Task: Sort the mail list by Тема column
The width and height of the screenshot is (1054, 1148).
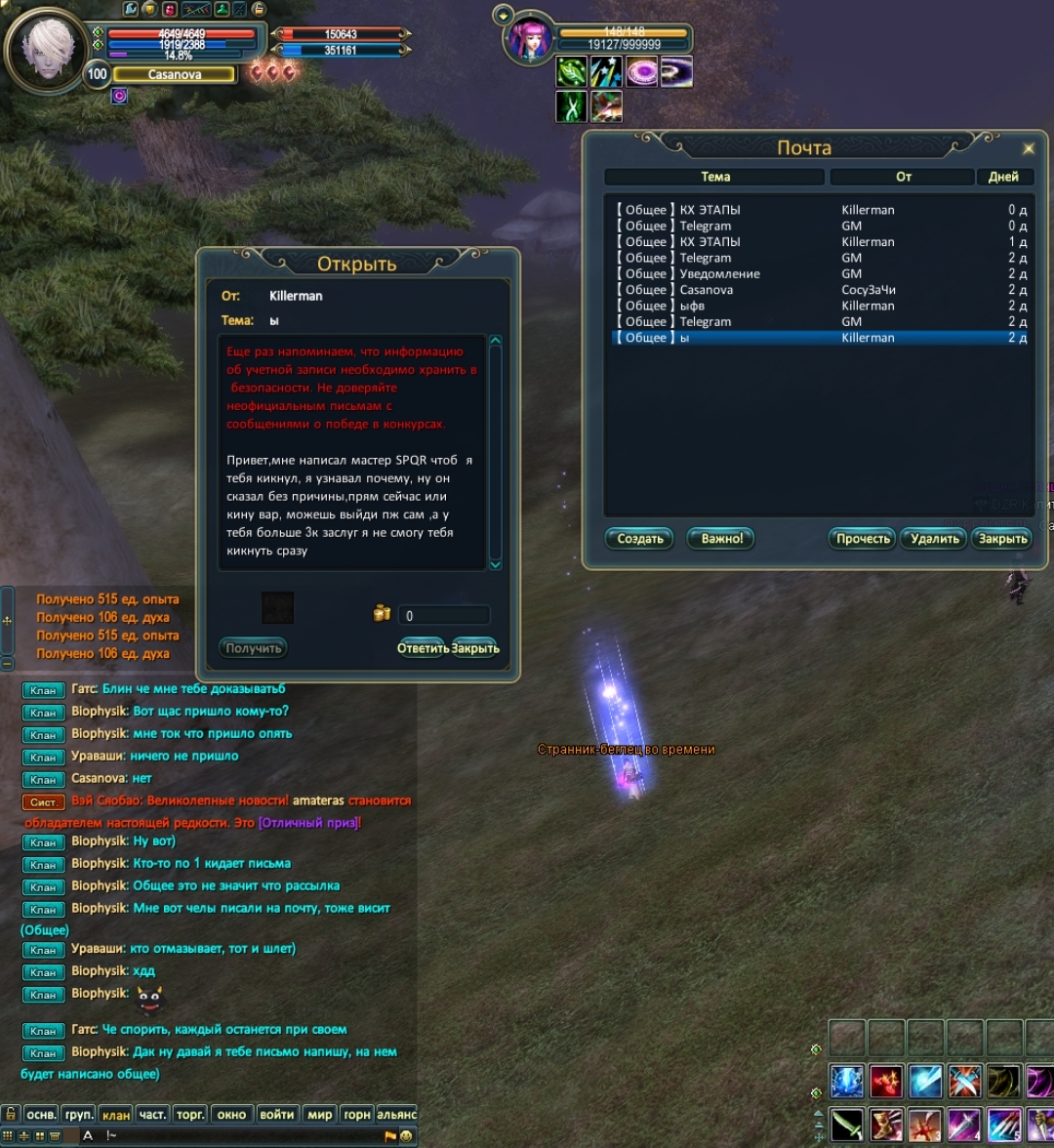Action: coord(715,177)
